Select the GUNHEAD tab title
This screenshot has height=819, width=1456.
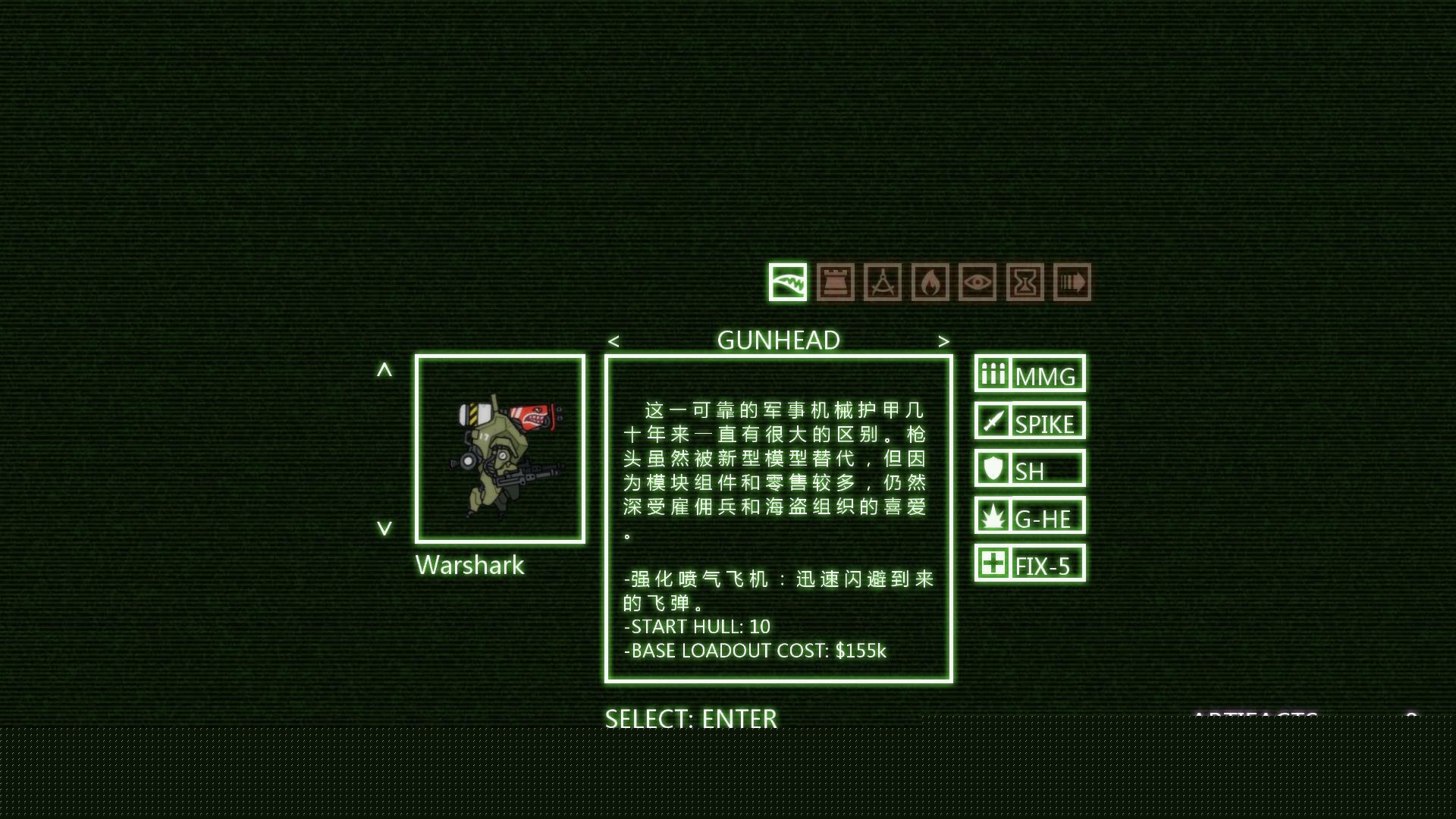778,340
